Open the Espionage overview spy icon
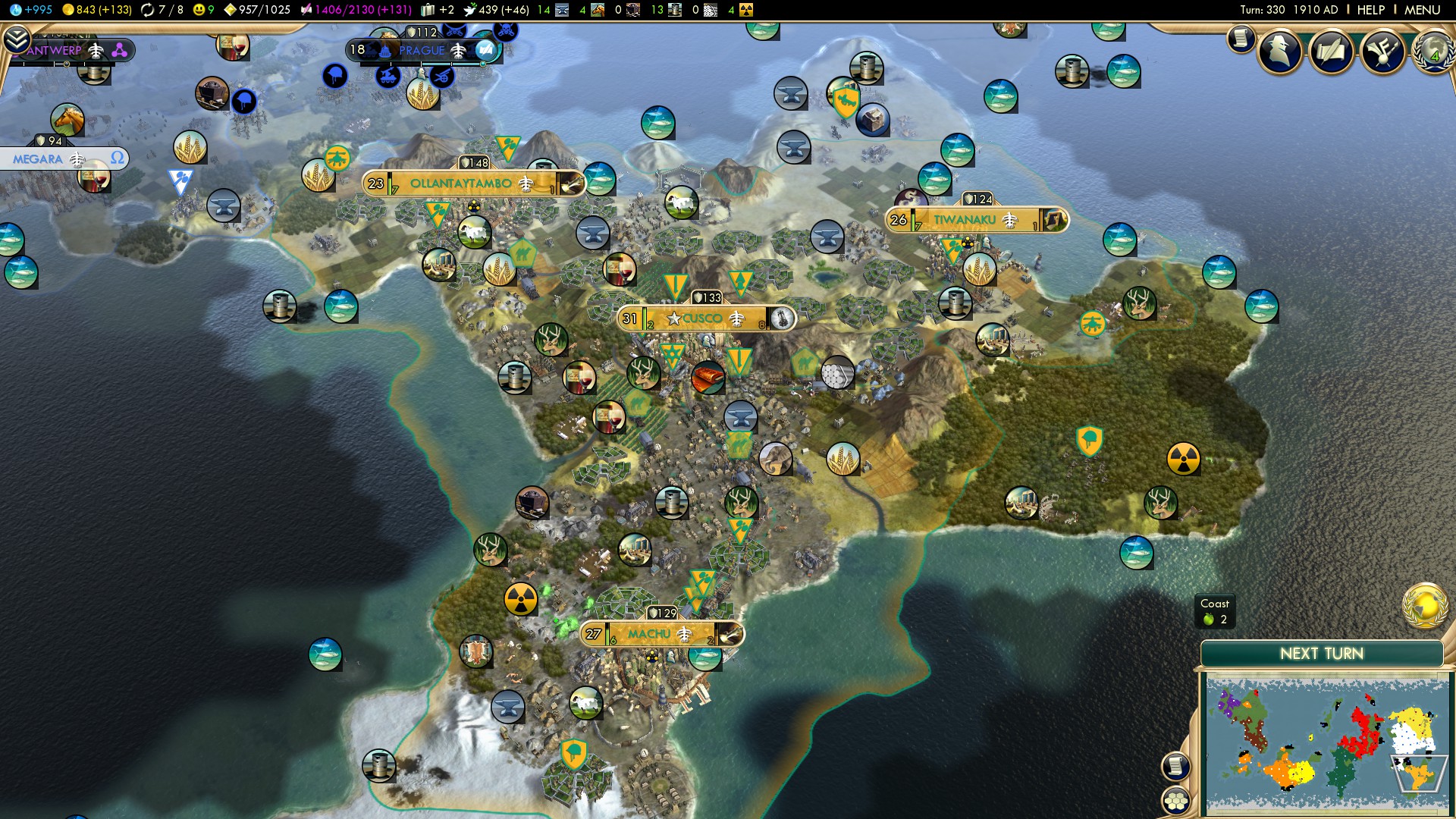This screenshot has width=1456, height=819. click(1279, 53)
